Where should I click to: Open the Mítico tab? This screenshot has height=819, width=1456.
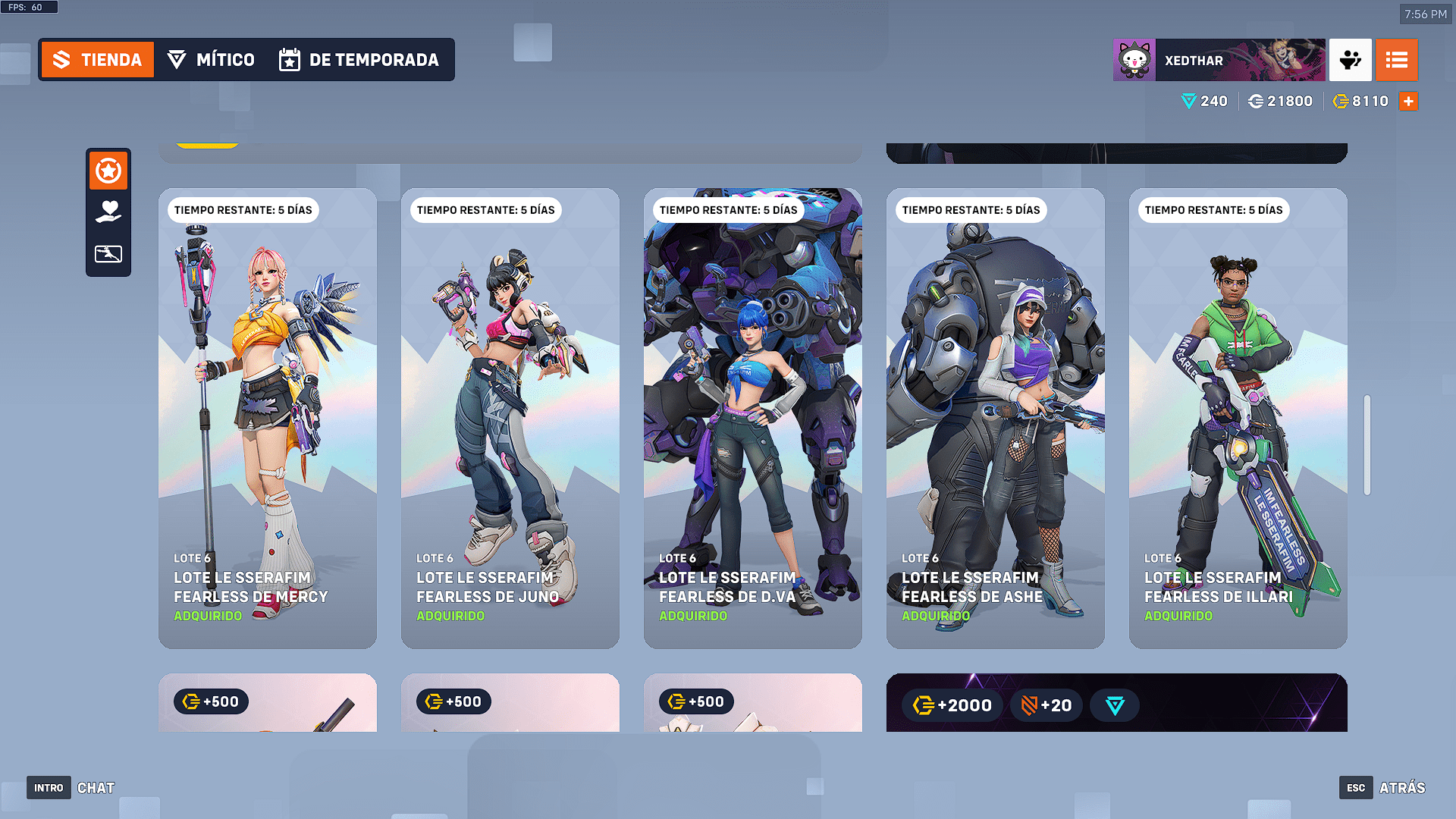211,60
